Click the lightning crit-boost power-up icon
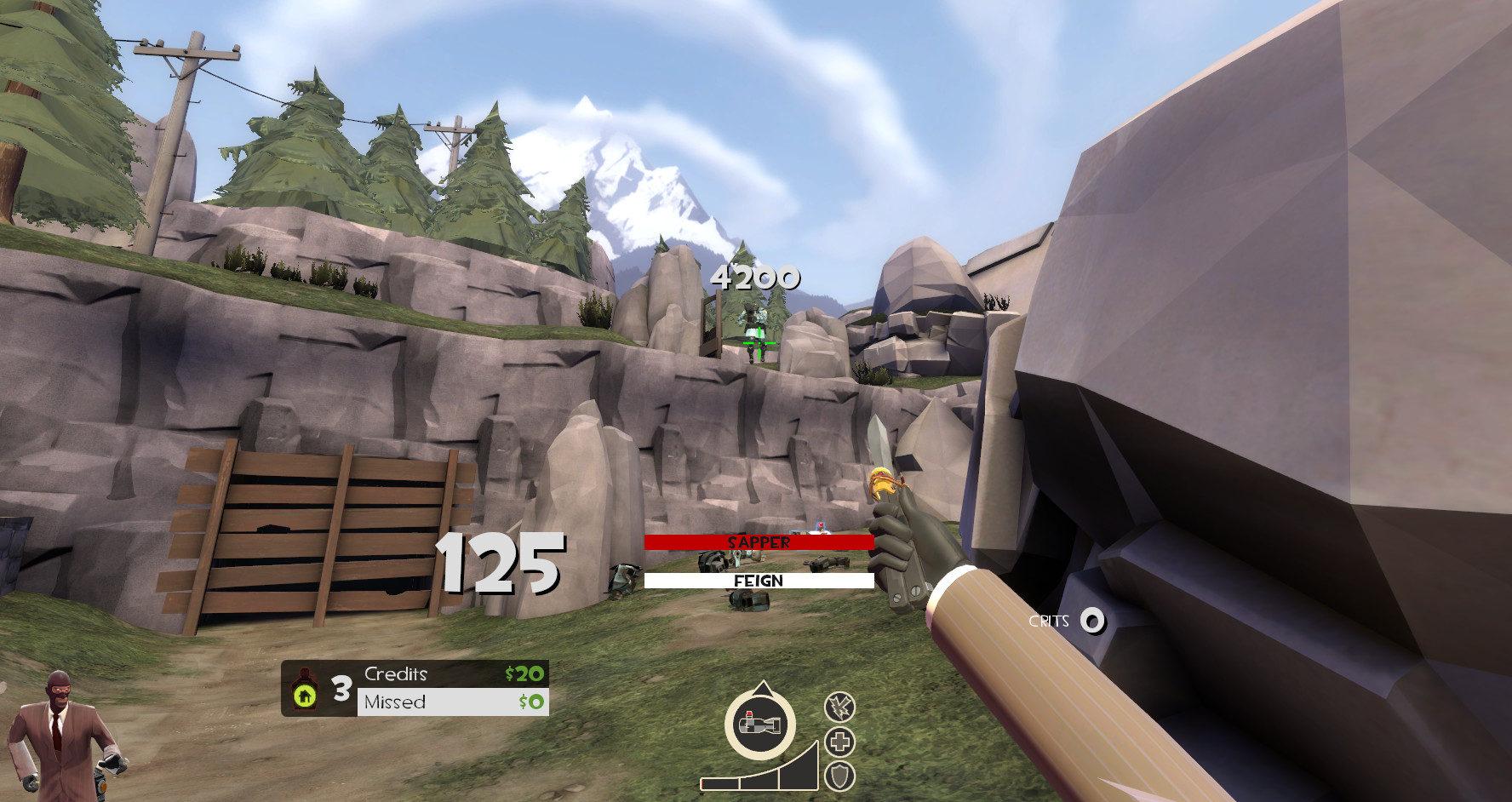 [841, 707]
